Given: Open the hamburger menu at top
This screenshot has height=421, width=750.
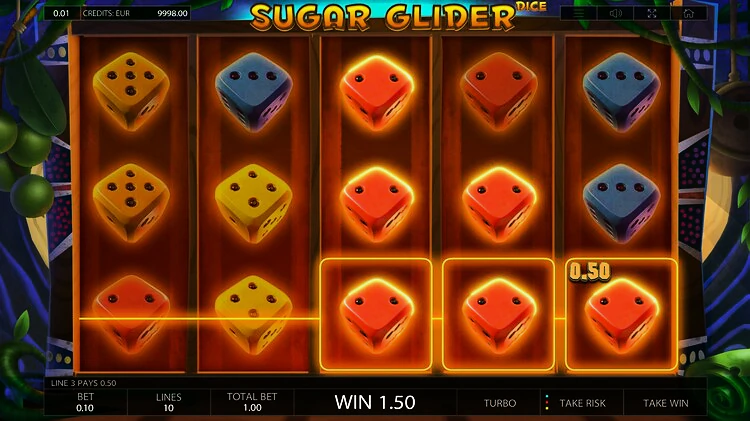Looking at the screenshot, I should (x=579, y=13).
